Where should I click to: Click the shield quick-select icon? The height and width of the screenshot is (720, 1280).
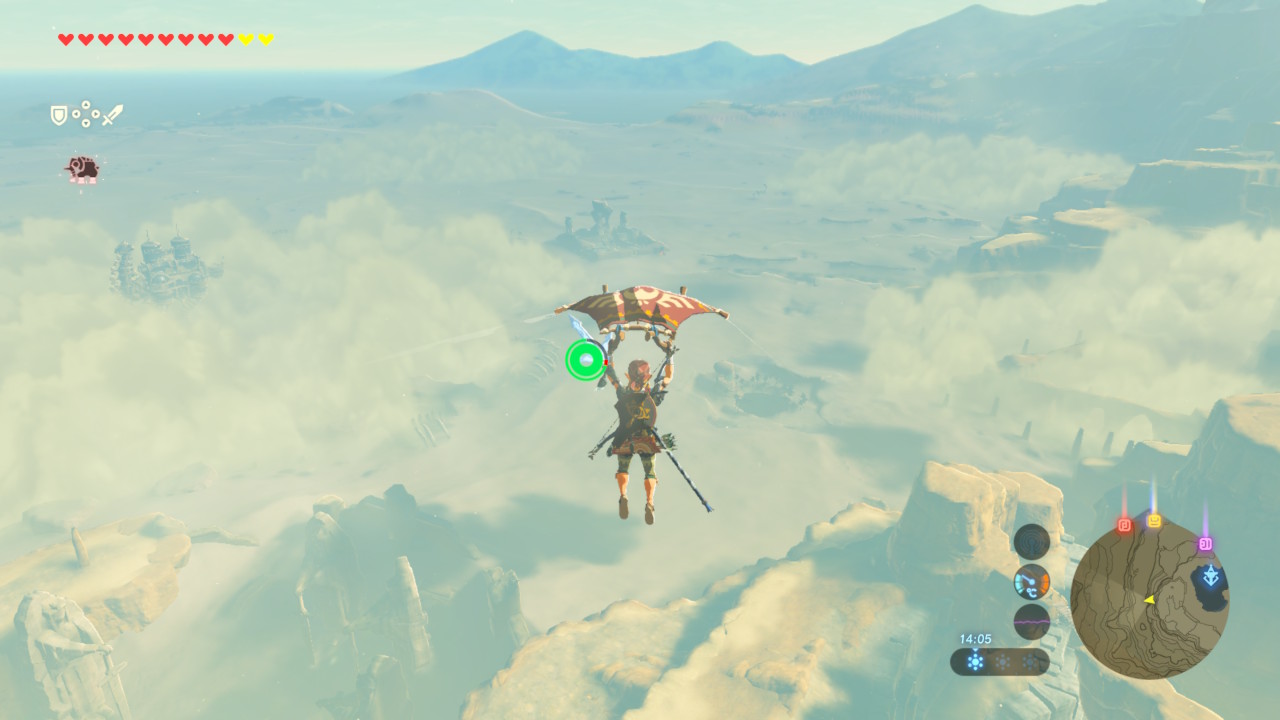click(59, 115)
